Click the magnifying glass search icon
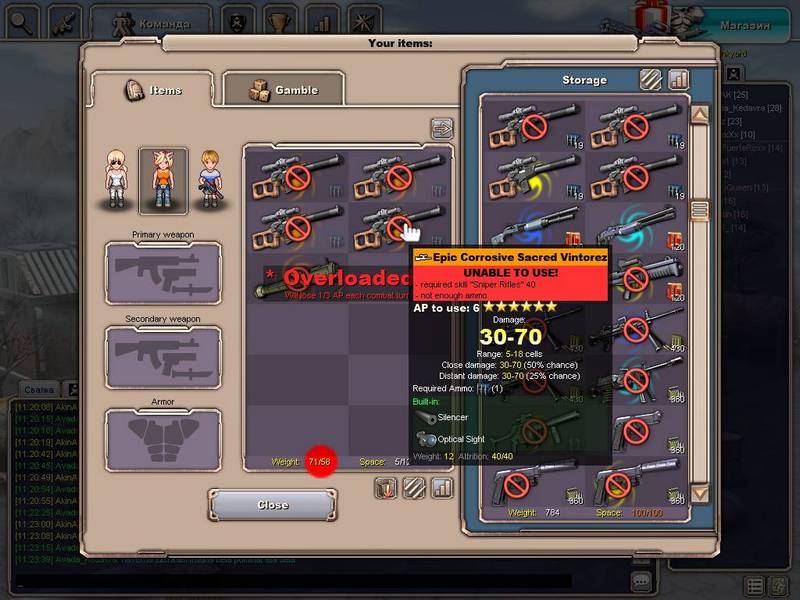 click(x=19, y=20)
